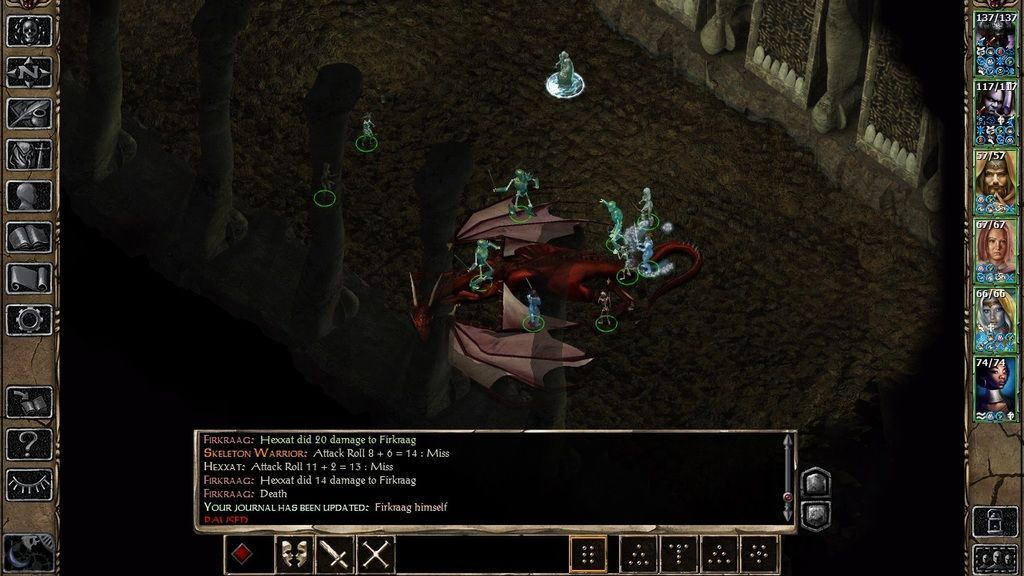The width and height of the screenshot is (1024, 576).
Task: Open the mage spellbook
Action: pyautogui.click(x=29, y=237)
